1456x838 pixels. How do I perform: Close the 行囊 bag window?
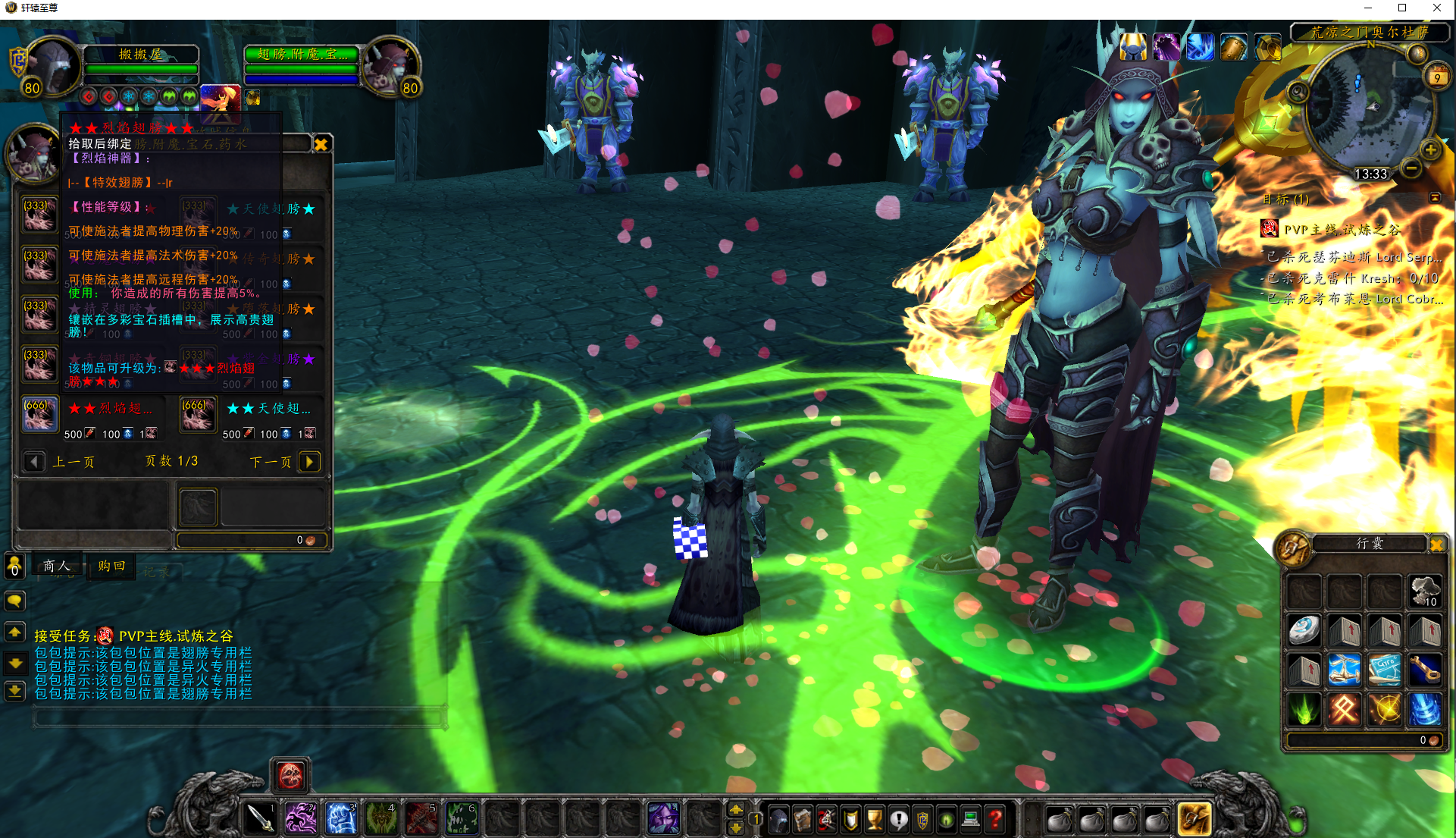pos(1436,544)
